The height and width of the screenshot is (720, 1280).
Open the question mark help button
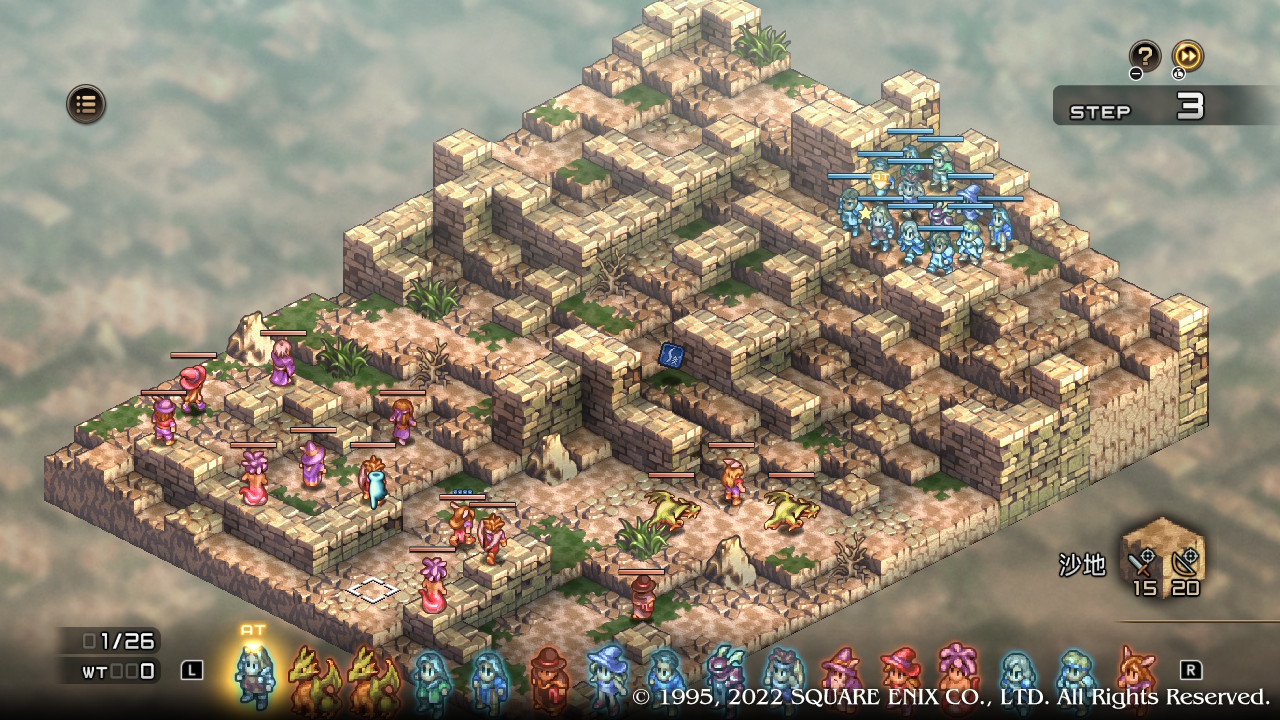[x=1144, y=56]
